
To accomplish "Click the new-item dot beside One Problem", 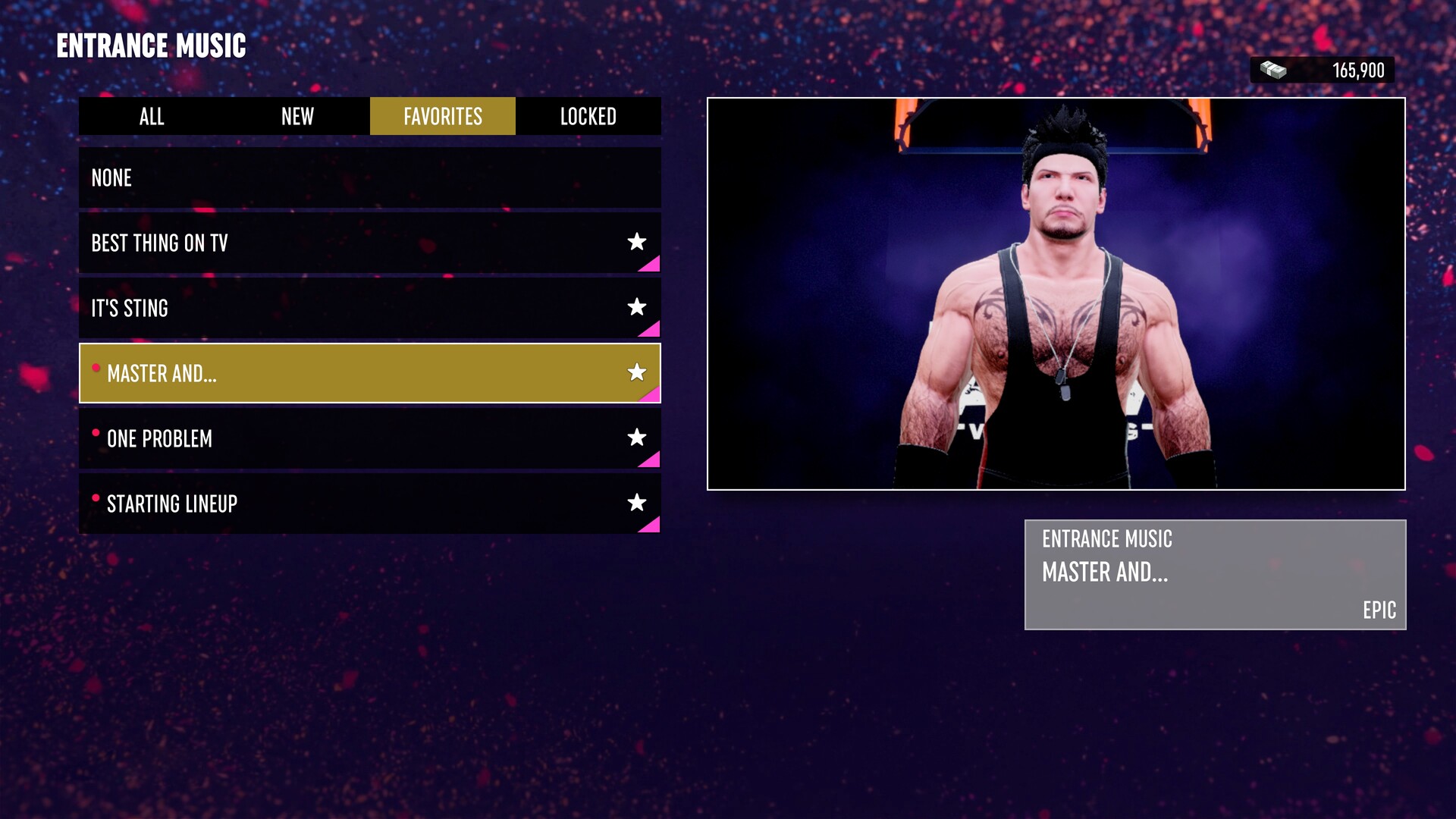I will pos(96,433).
